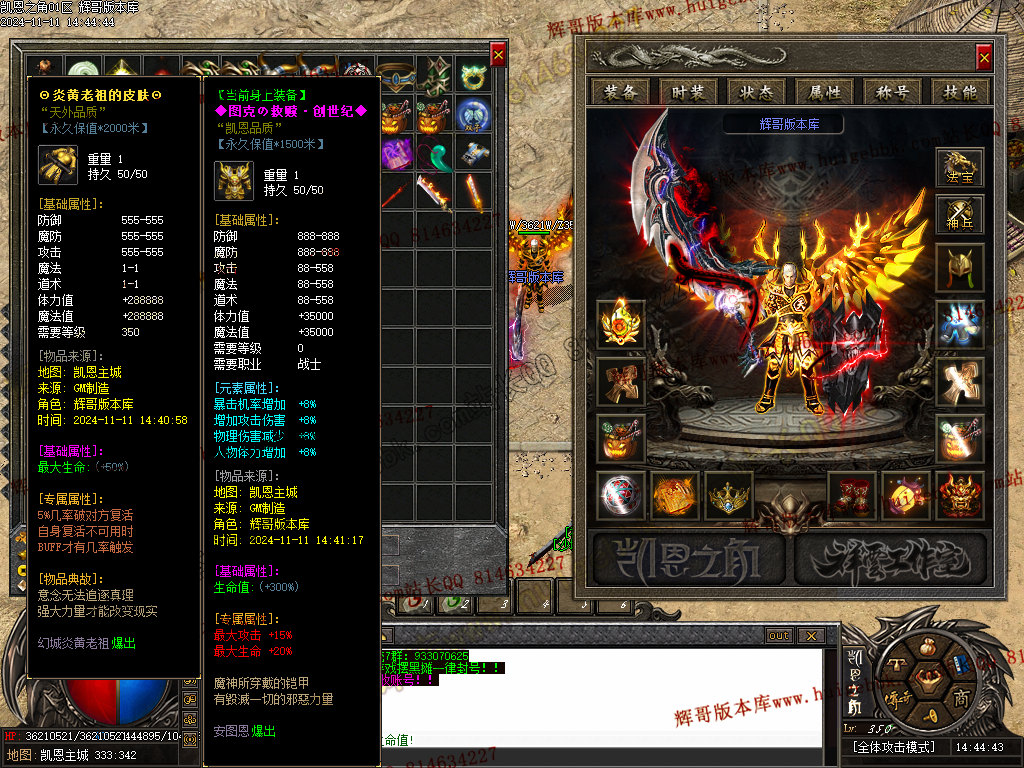View the 称号 titles tab
1024x768 pixels.
click(893, 92)
